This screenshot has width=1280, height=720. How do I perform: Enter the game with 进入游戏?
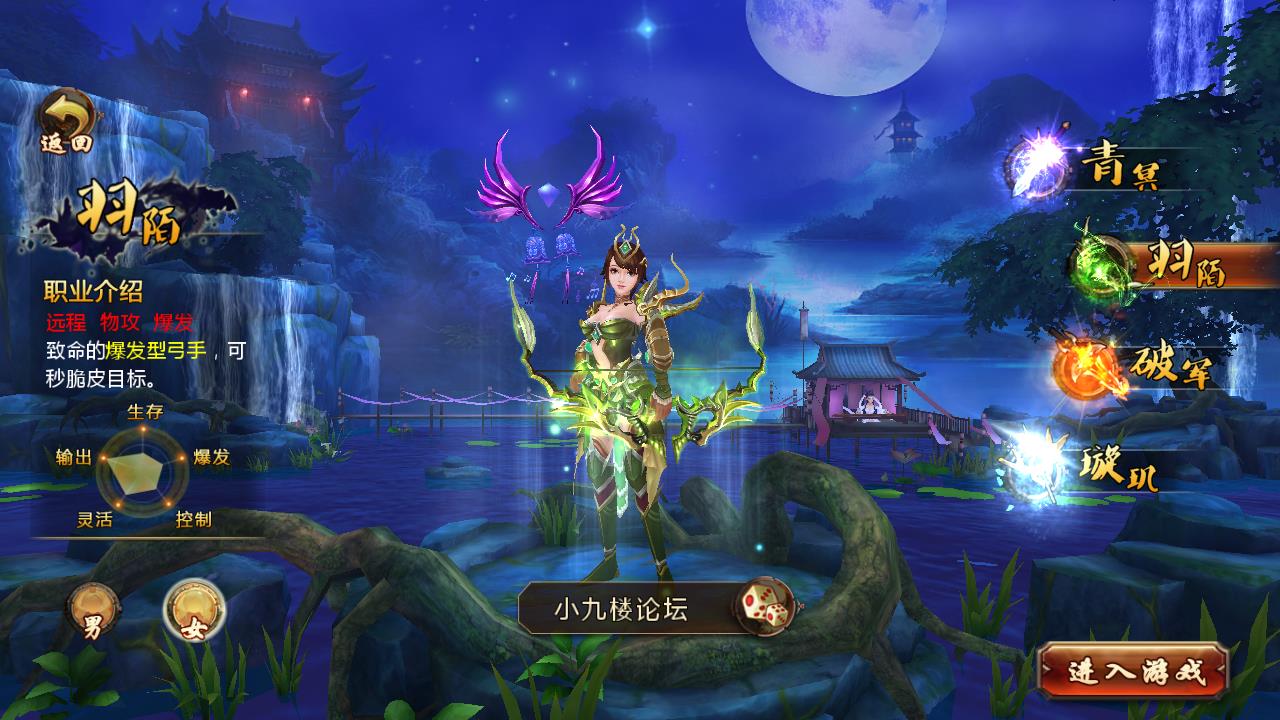(x=1133, y=671)
